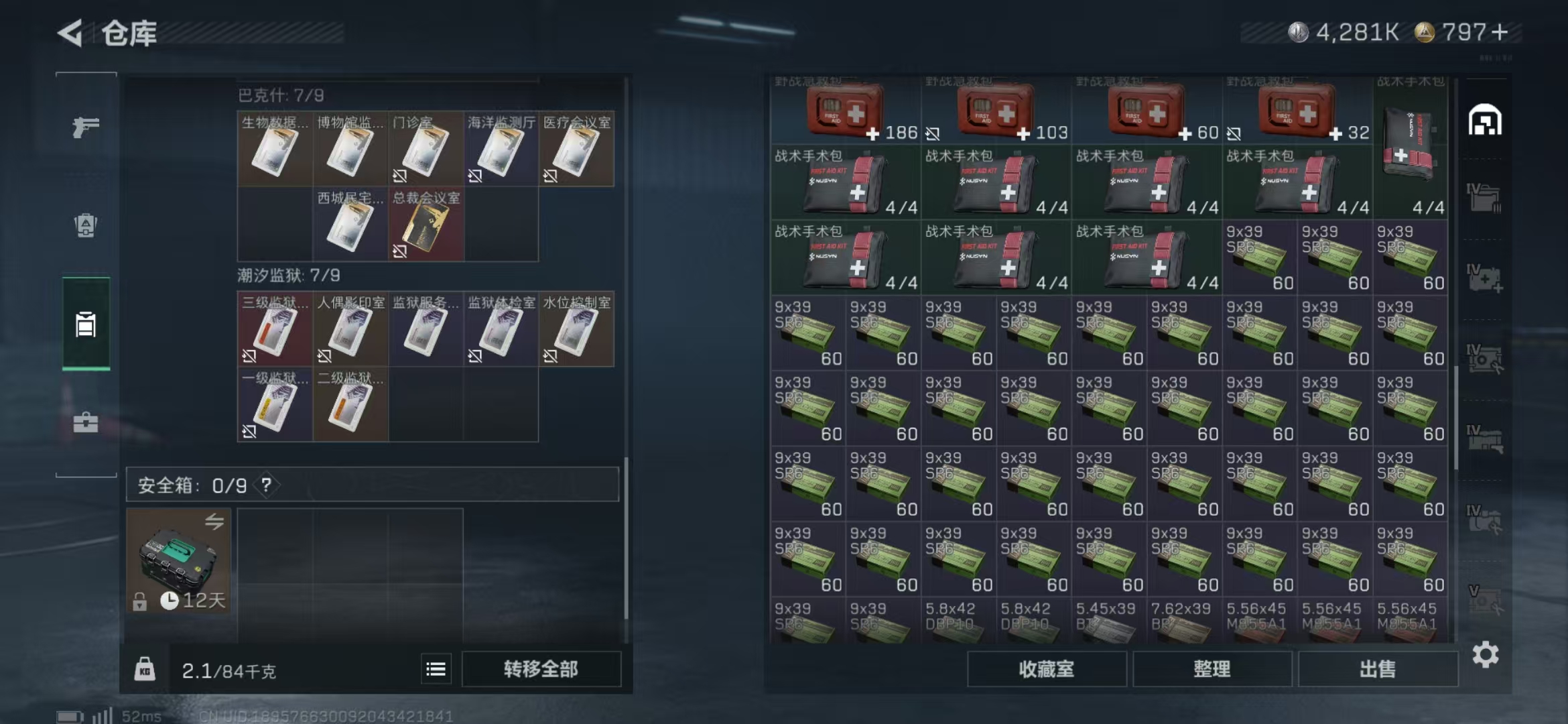Viewport: 1568px width, 724px height.
Task: Toggle the list view icon beside weight display
Action: coord(437,668)
